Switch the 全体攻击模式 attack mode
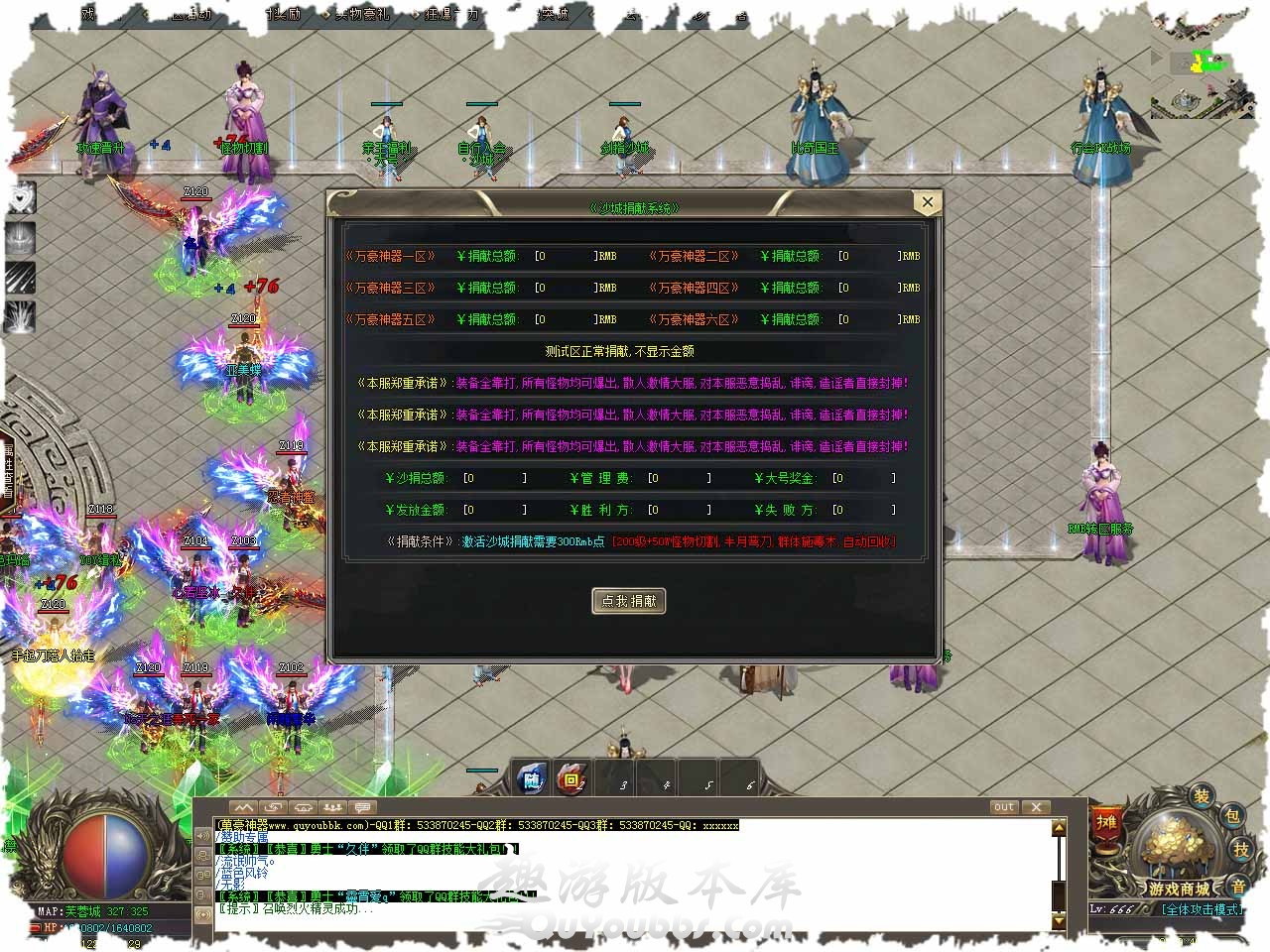 coord(1202,909)
